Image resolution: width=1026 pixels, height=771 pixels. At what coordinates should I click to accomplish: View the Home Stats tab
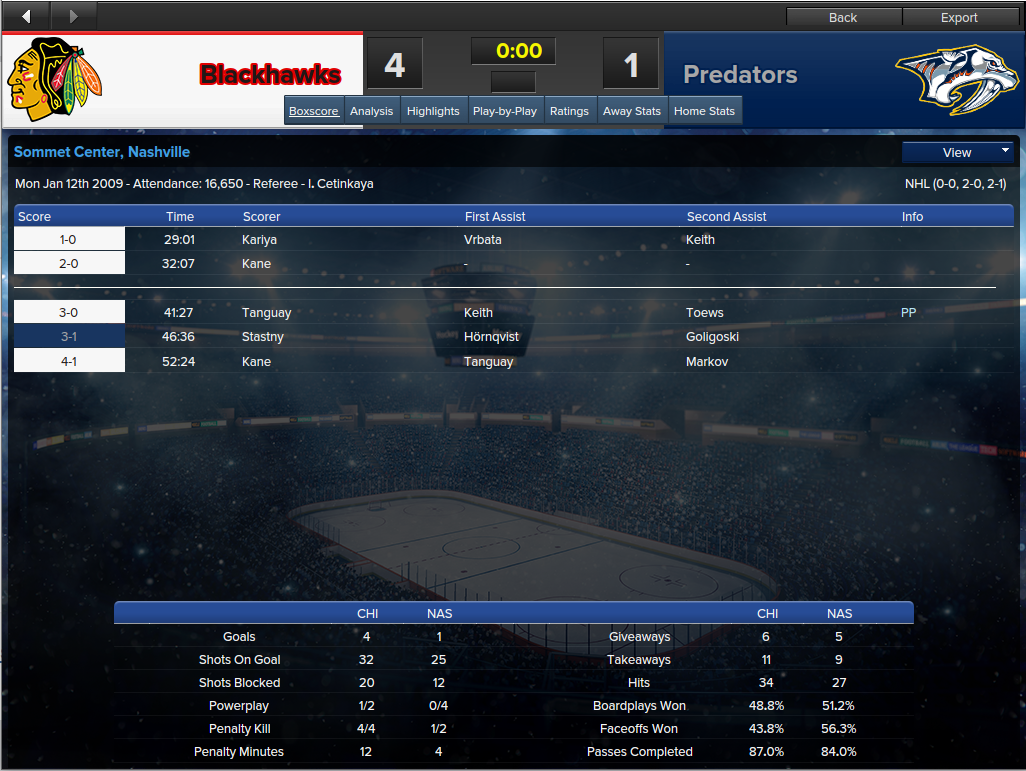(x=704, y=111)
